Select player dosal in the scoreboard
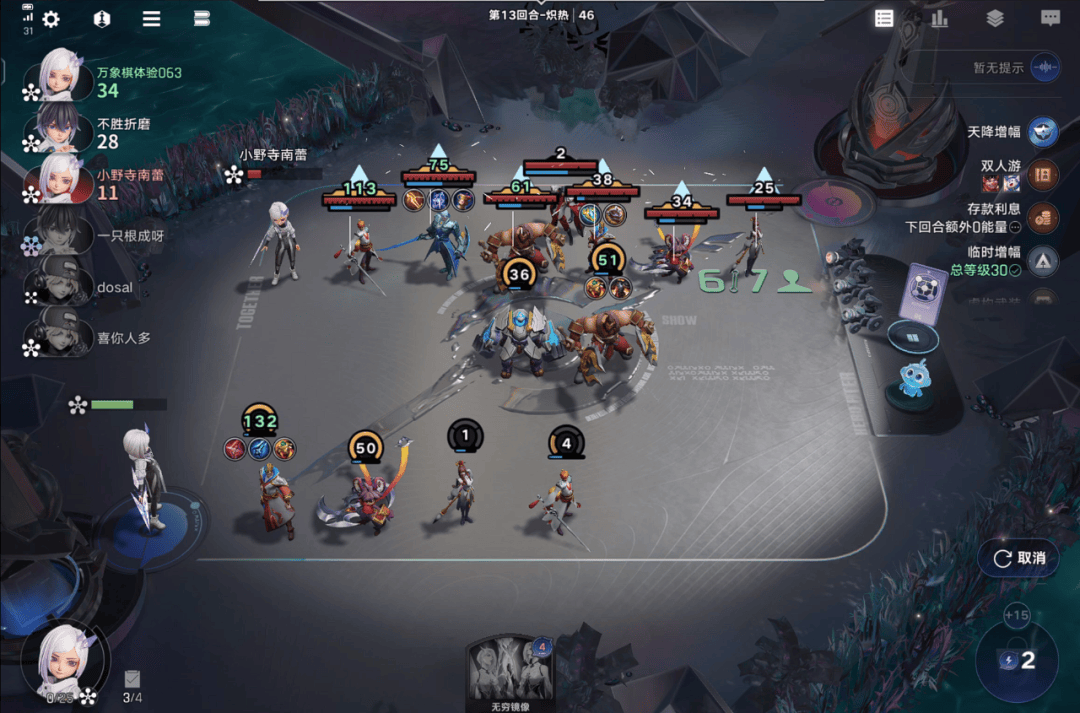The image size is (1080, 713). (60, 287)
